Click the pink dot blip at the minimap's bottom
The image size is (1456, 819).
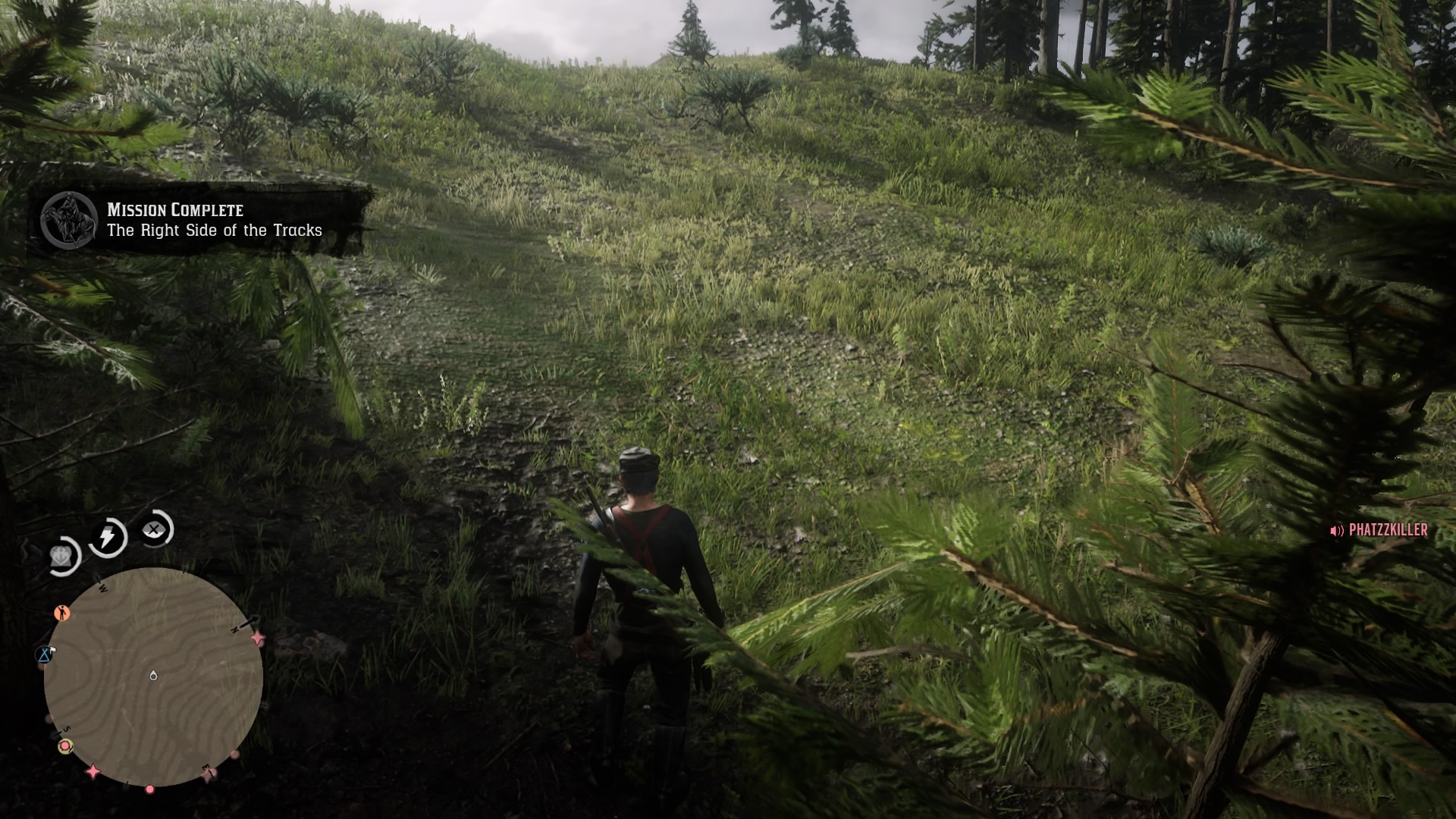click(150, 790)
